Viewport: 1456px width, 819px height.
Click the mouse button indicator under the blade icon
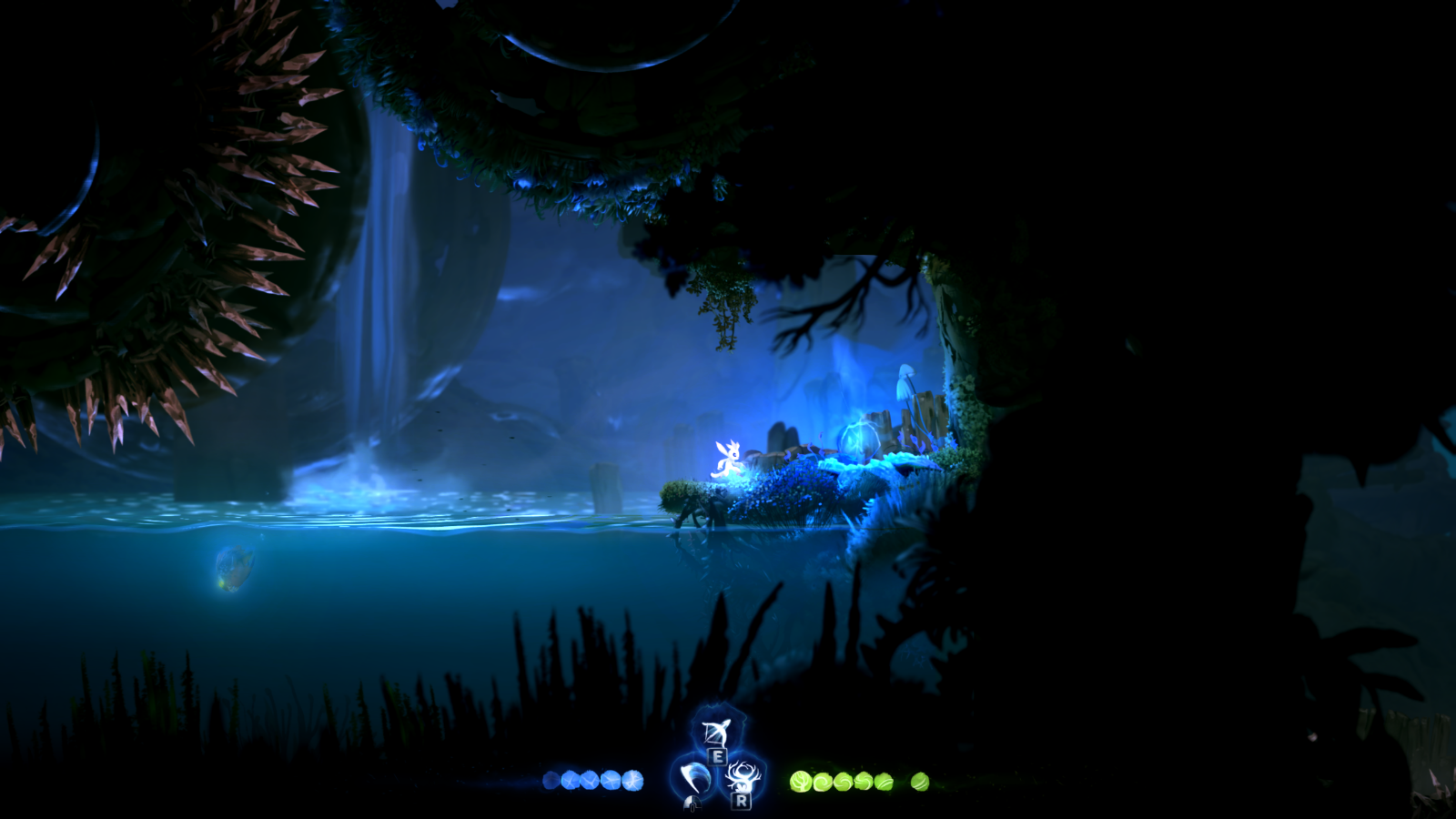tap(692, 804)
